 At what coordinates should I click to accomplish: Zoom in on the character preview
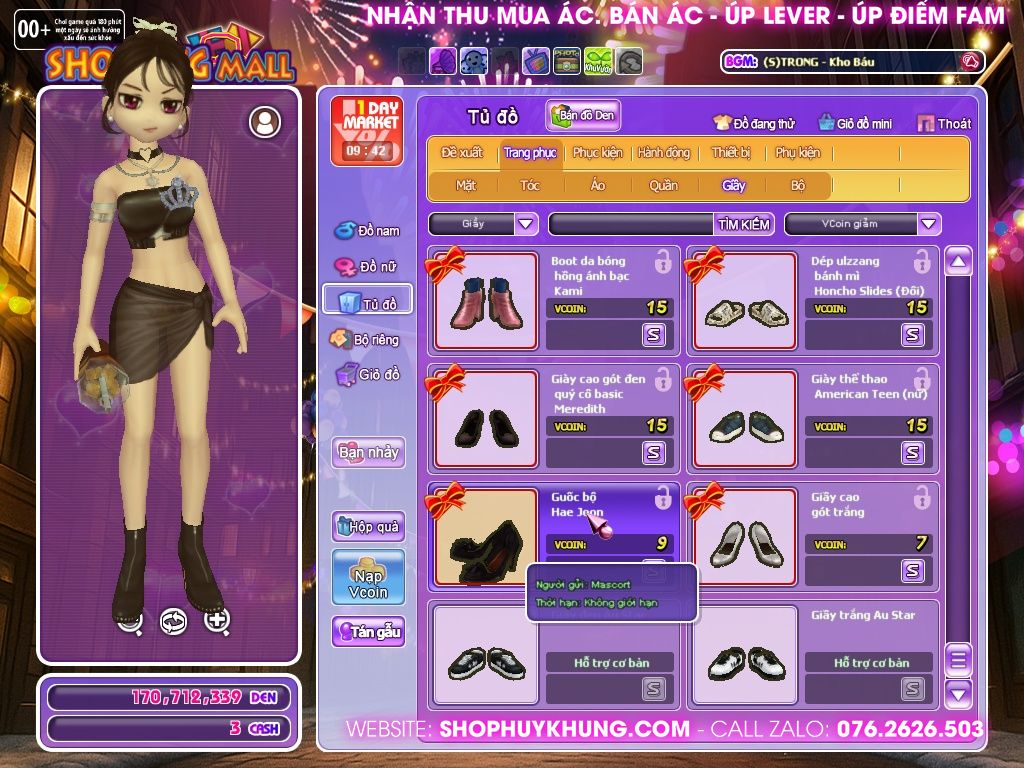(x=217, y=621)
